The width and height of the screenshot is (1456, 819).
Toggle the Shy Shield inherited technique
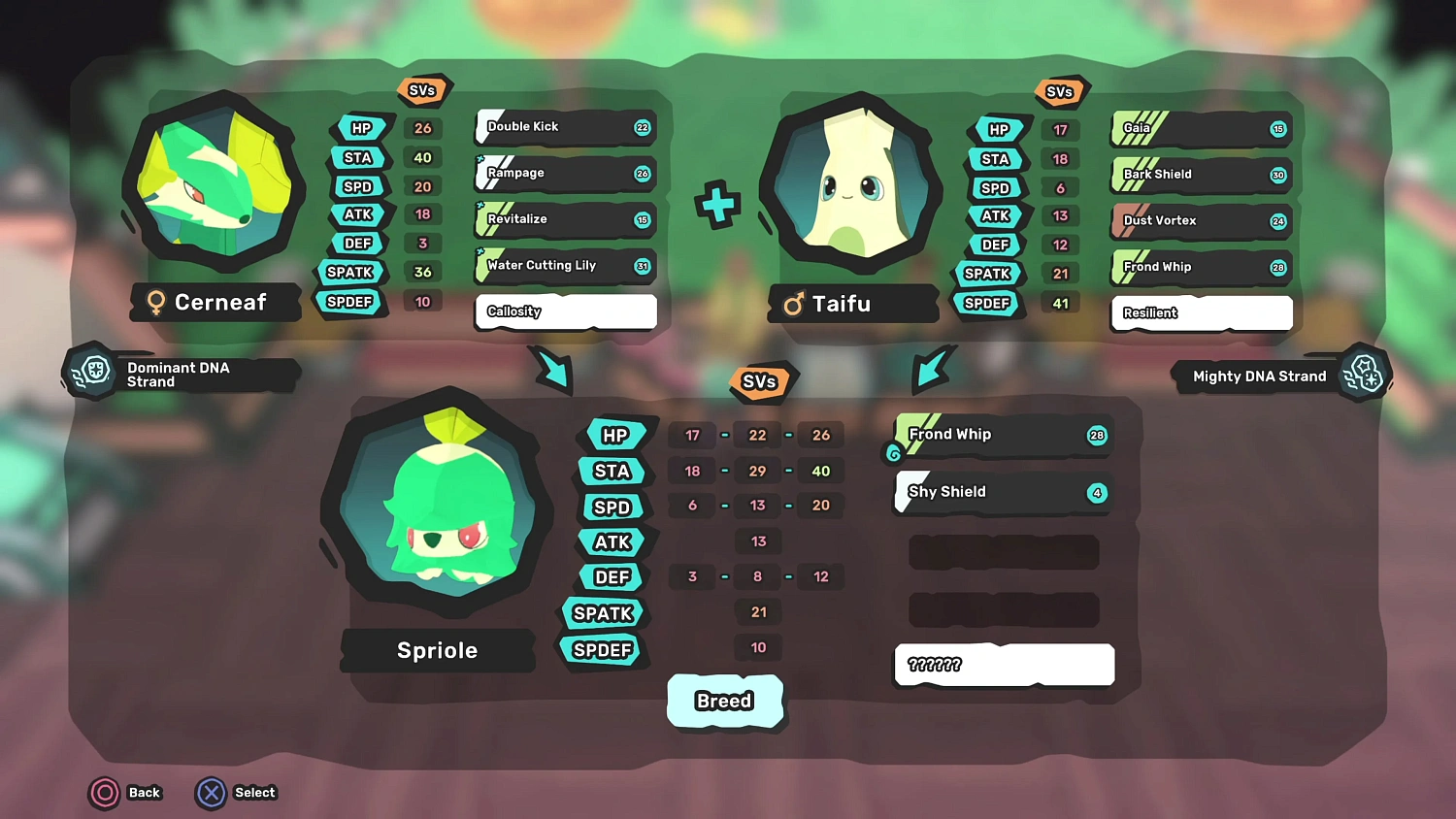(x=1002, y=492)
